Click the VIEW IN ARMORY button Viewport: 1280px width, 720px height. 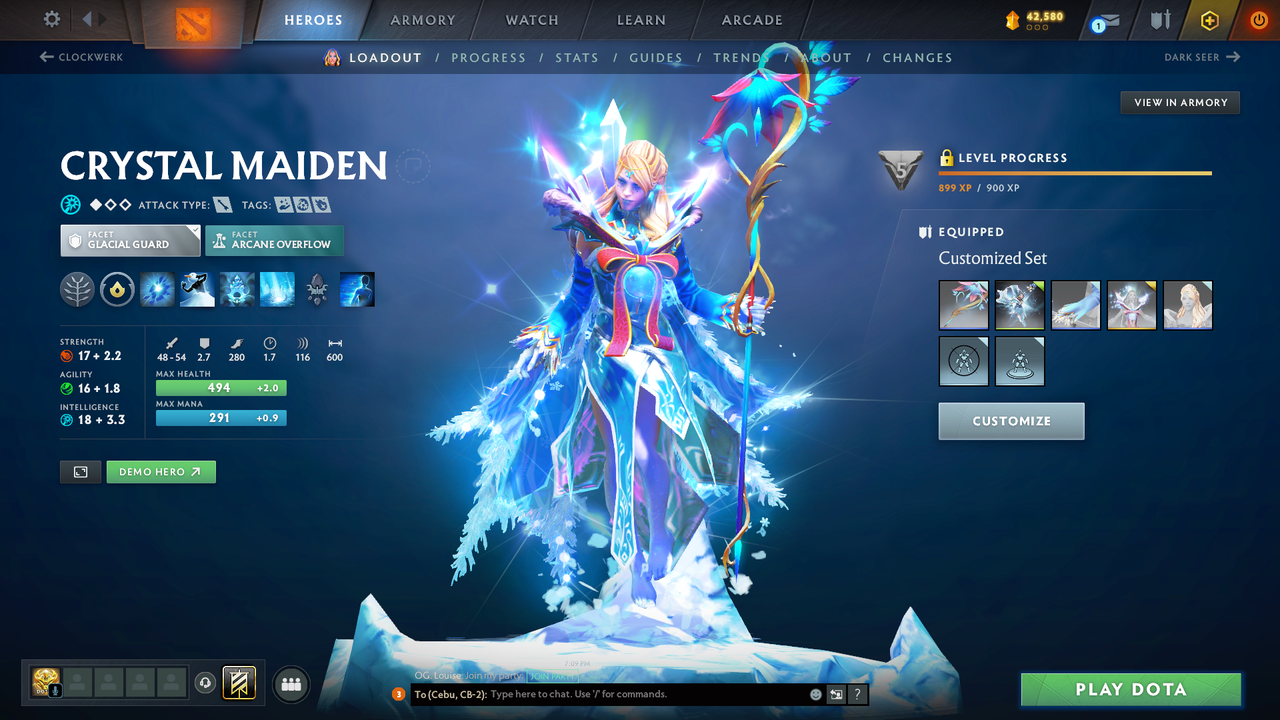point(1179,102)
